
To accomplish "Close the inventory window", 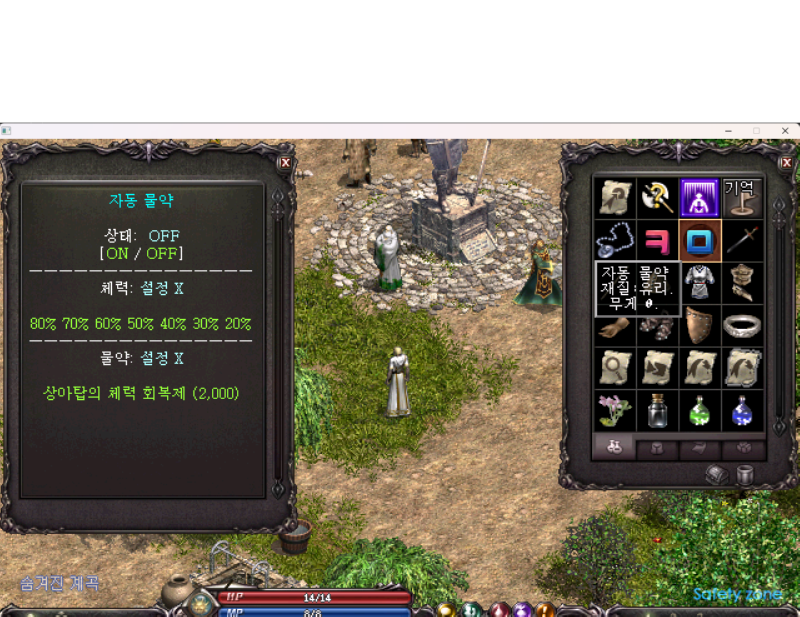I will 786,162.
